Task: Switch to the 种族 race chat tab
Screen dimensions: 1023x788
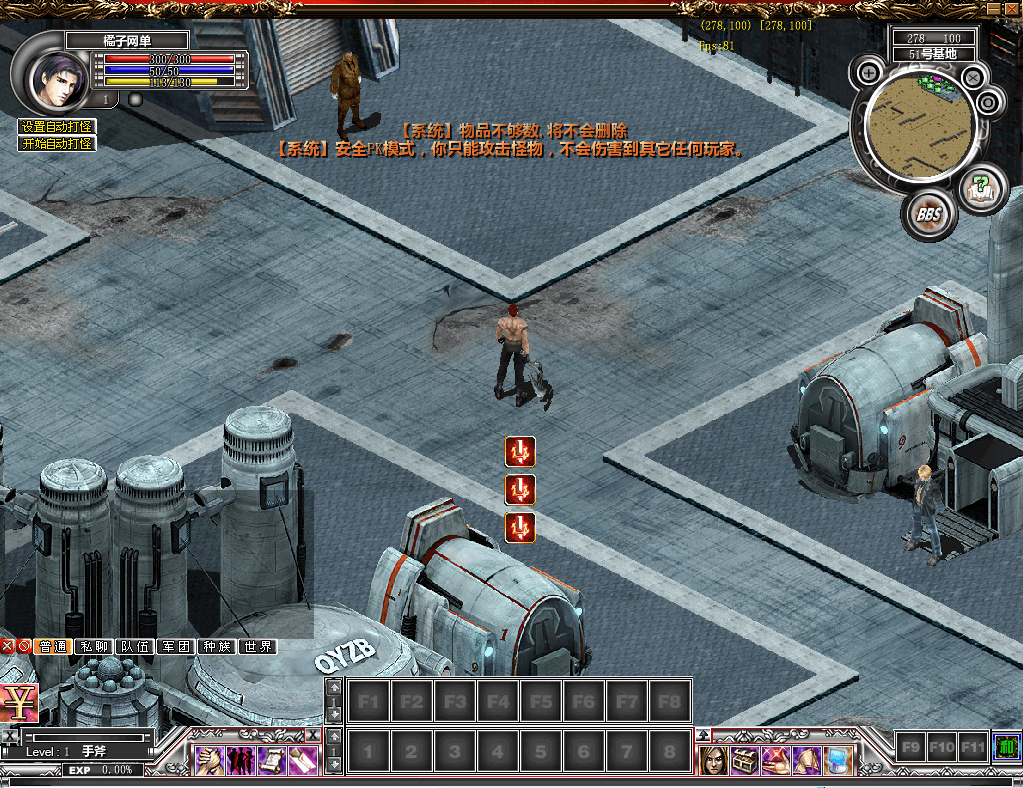Action: pyautogui.click(x=216, y=647)
